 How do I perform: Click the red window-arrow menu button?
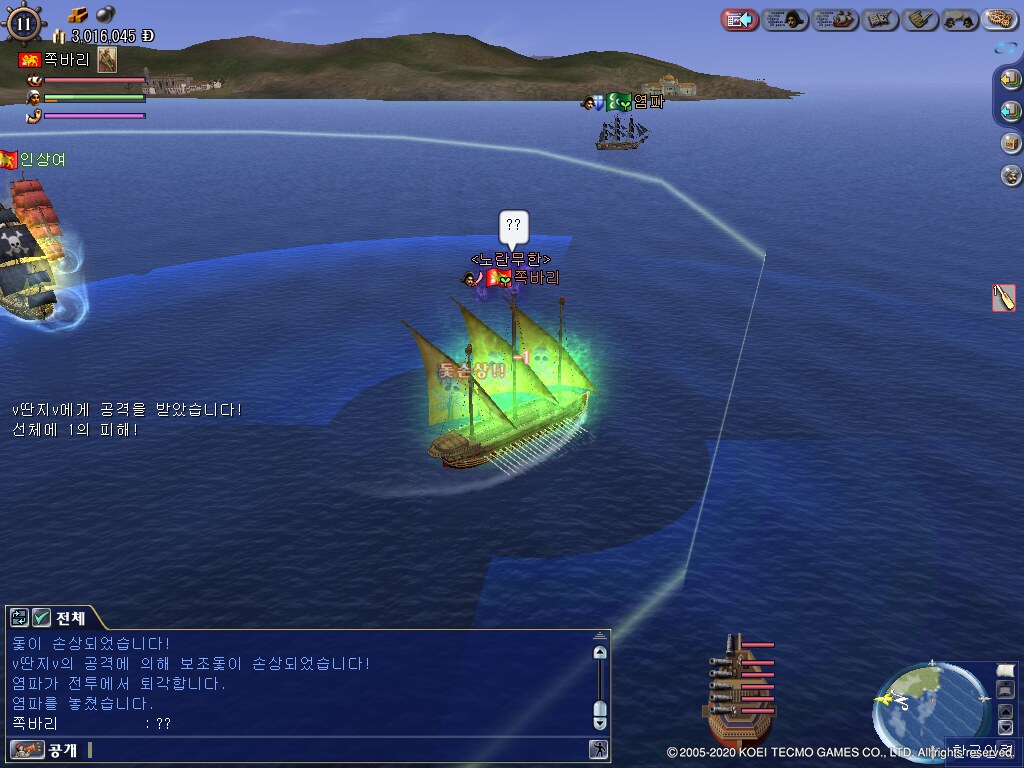point(738,19)
